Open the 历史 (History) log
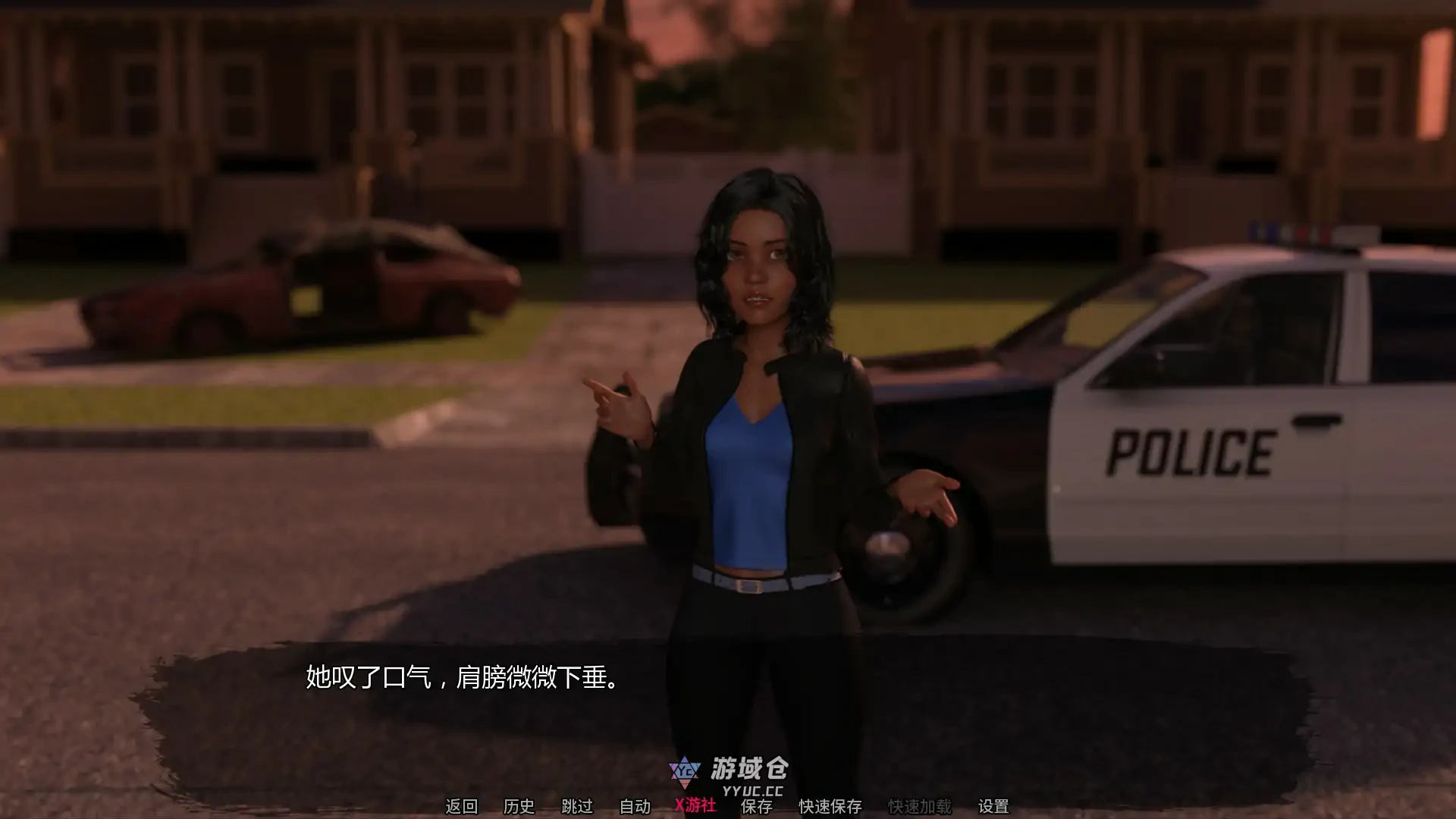The height and width of the screenshot is (819, 1456). click(519, 806)
